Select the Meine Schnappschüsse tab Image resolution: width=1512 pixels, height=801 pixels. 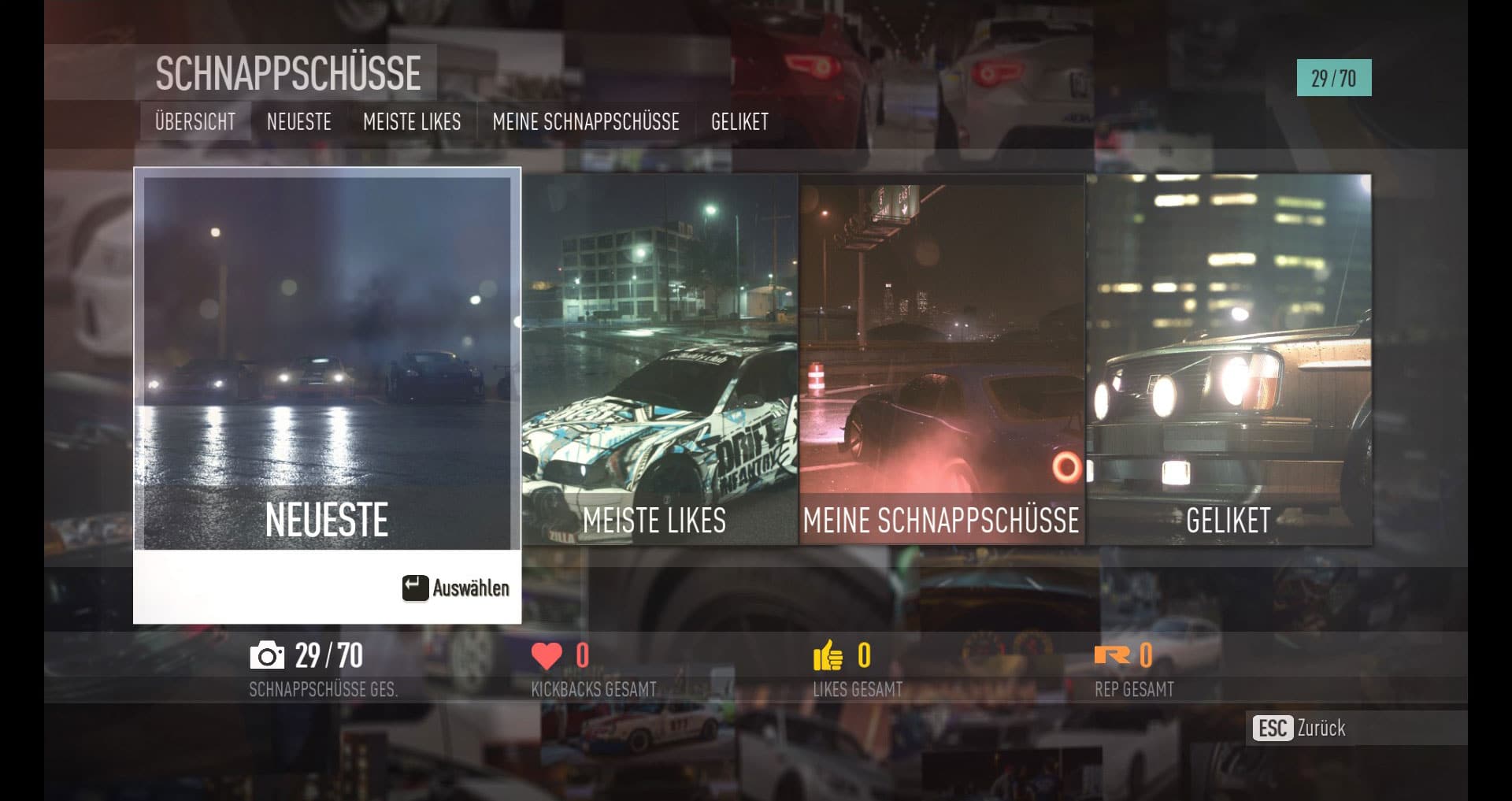(585, 122)
